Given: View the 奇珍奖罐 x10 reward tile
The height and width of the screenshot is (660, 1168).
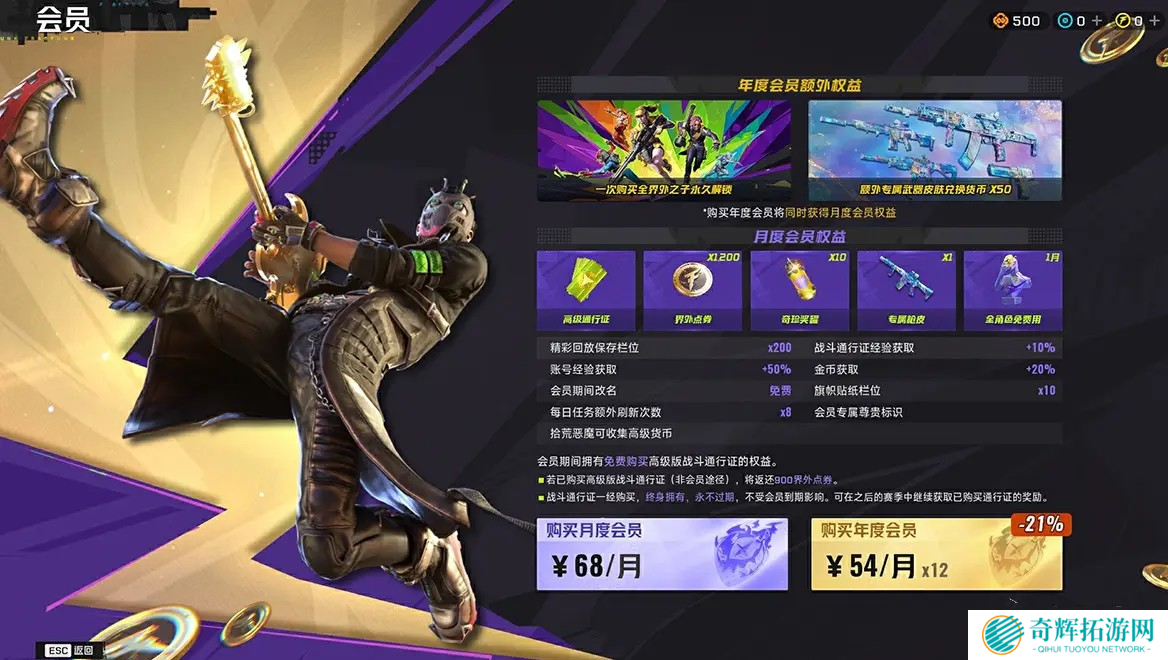Looking at the screenshot, I should point(799,290).
